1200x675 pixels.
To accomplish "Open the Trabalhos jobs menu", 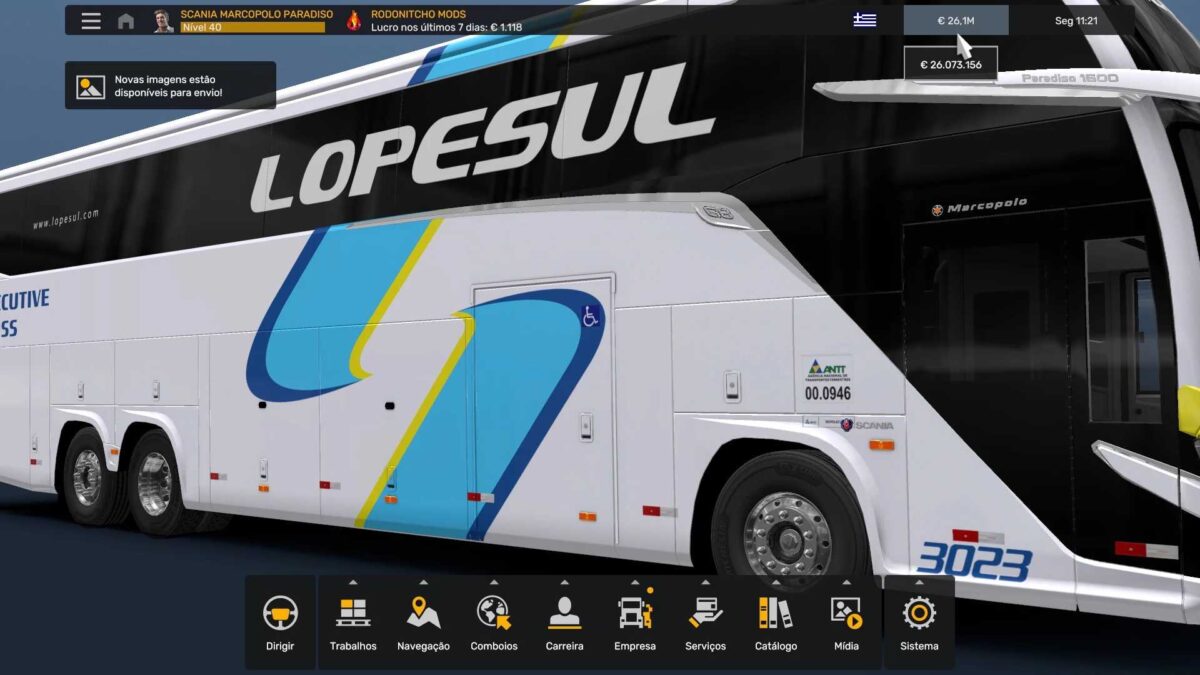I will point(353,622).
